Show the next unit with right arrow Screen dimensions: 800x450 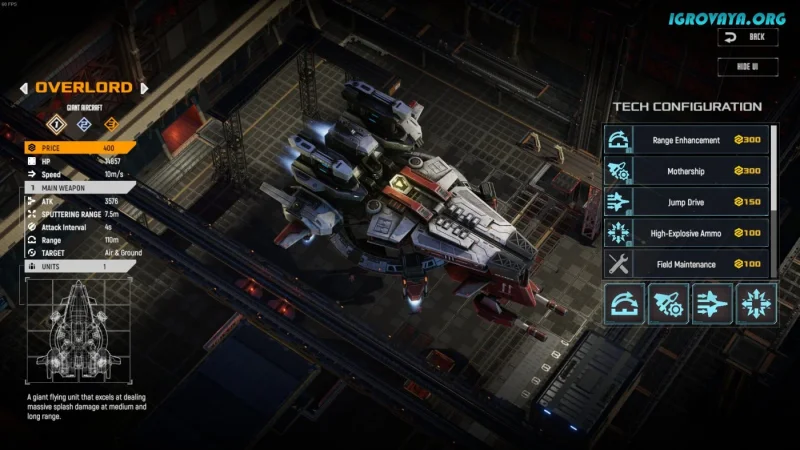pyautogui.click(x=144, y=88)
